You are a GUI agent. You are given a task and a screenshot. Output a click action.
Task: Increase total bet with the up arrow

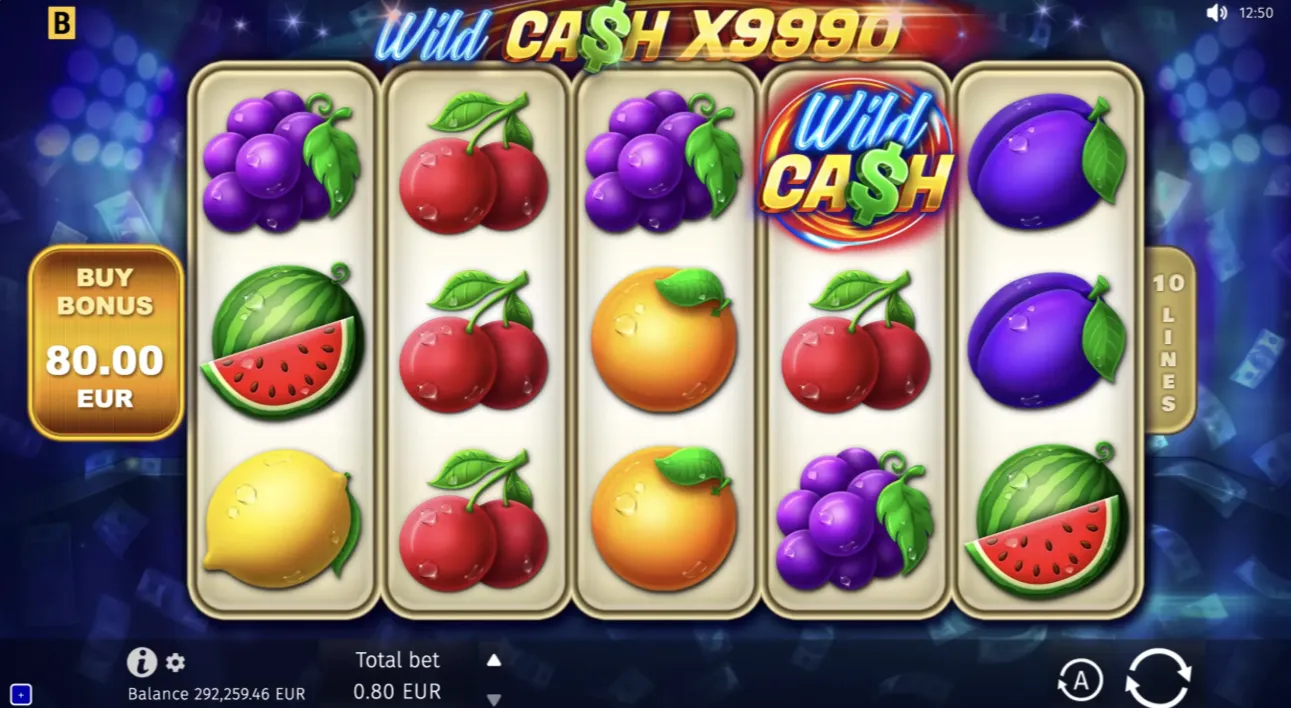click(493, 660)
